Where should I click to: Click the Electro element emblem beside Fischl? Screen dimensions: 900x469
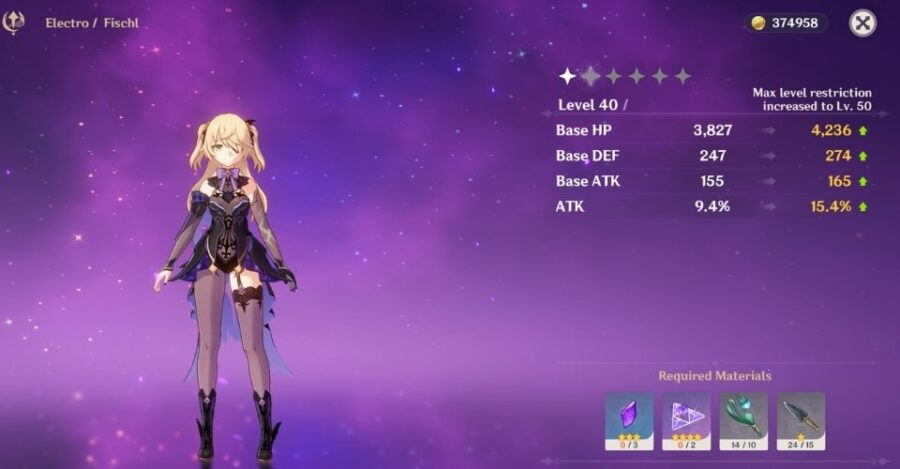(15, 22)
